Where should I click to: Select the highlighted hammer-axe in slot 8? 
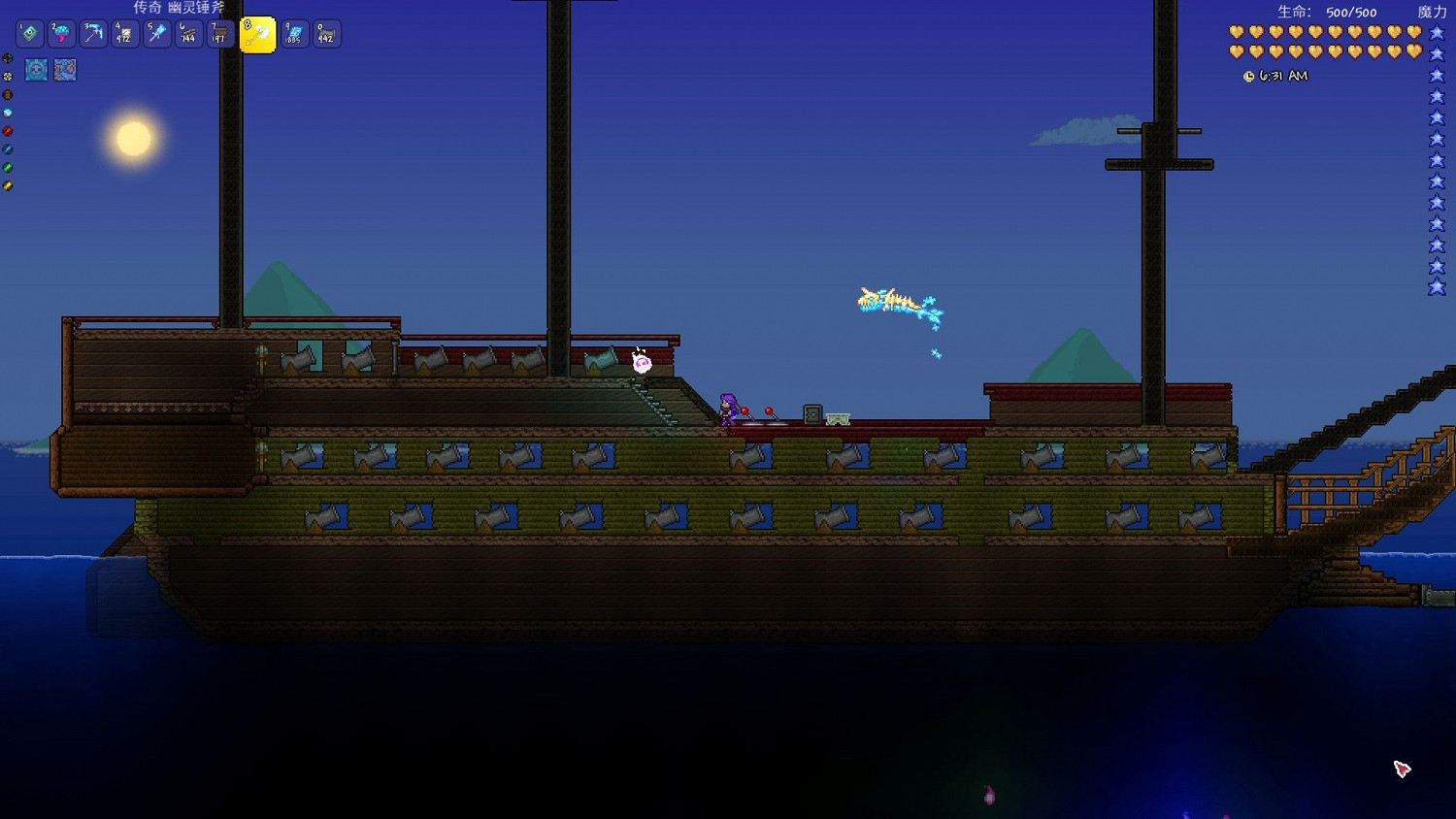click(257, 34)
